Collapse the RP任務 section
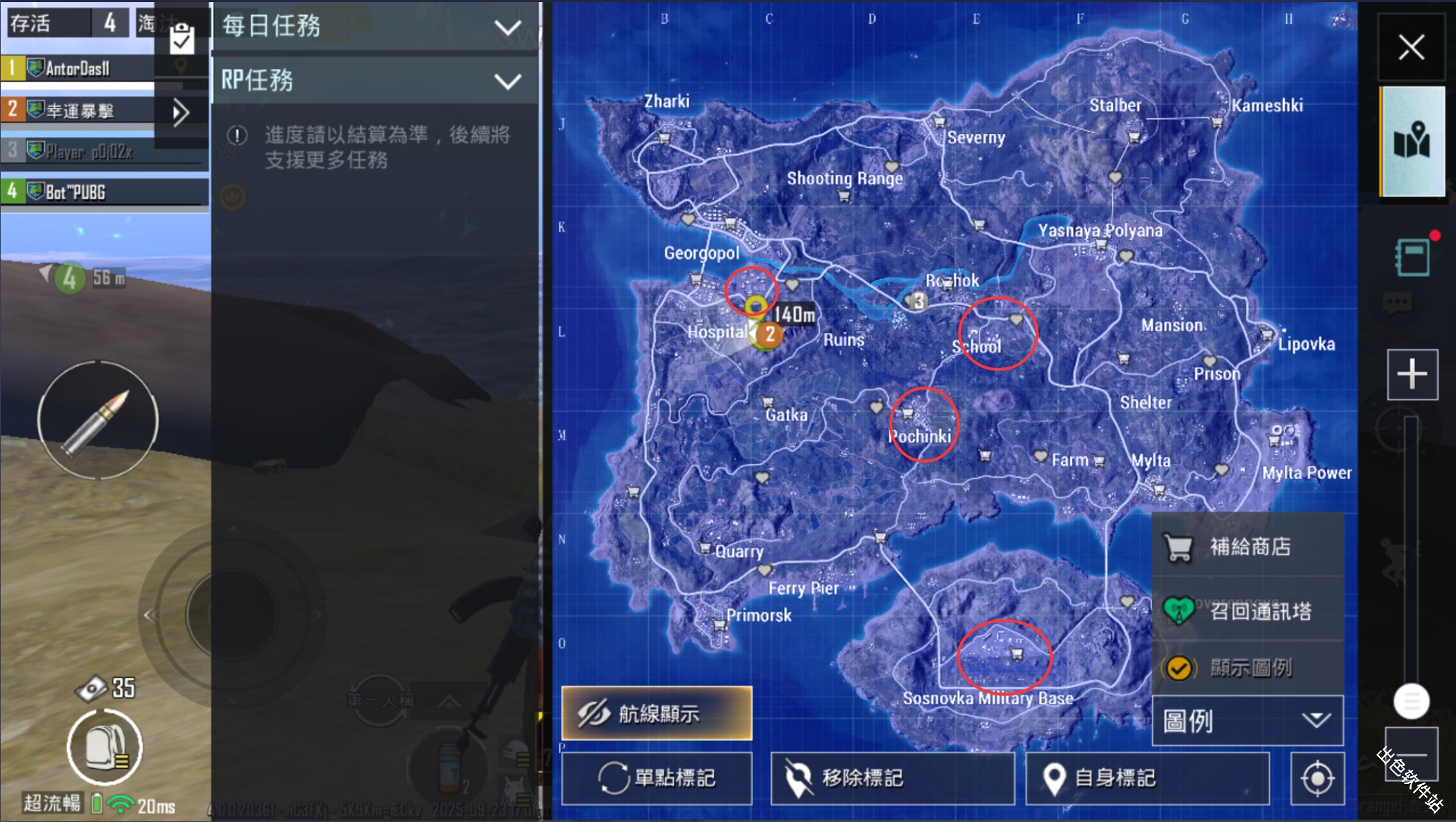This screenshot has height=822, width=1456. 509,81
